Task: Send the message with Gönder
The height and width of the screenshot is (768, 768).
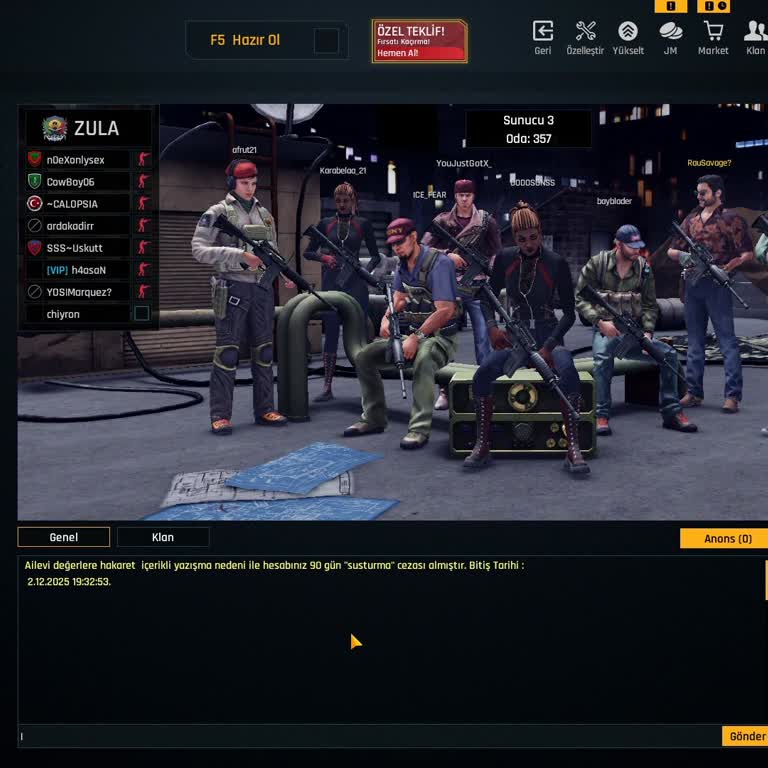Action: (746, 736)
